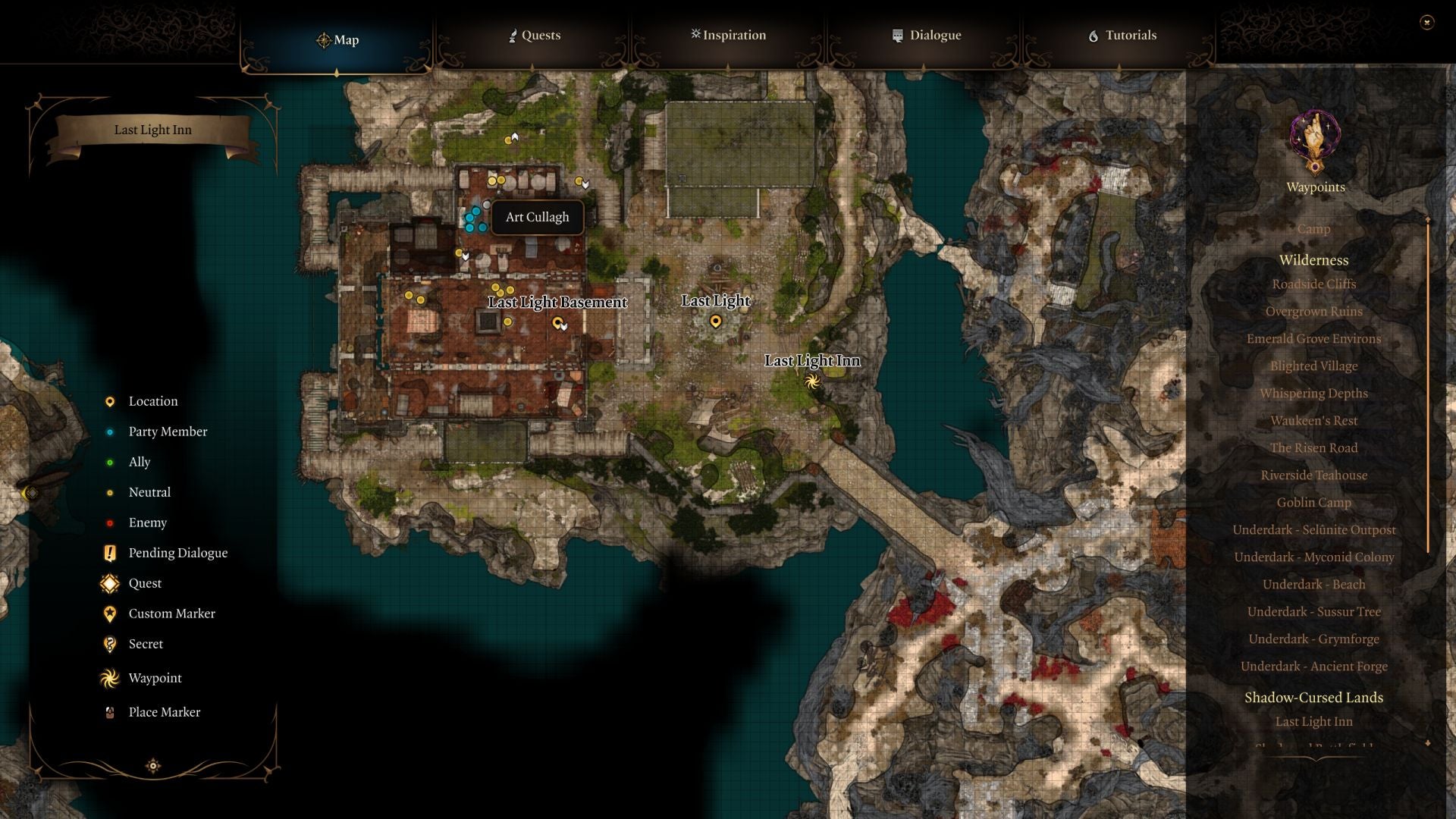Image resolution: width=1456 pixels, height=819 pixels.
Task: Click the Waypoint swirl icon in legend
Action: [109, 678]
